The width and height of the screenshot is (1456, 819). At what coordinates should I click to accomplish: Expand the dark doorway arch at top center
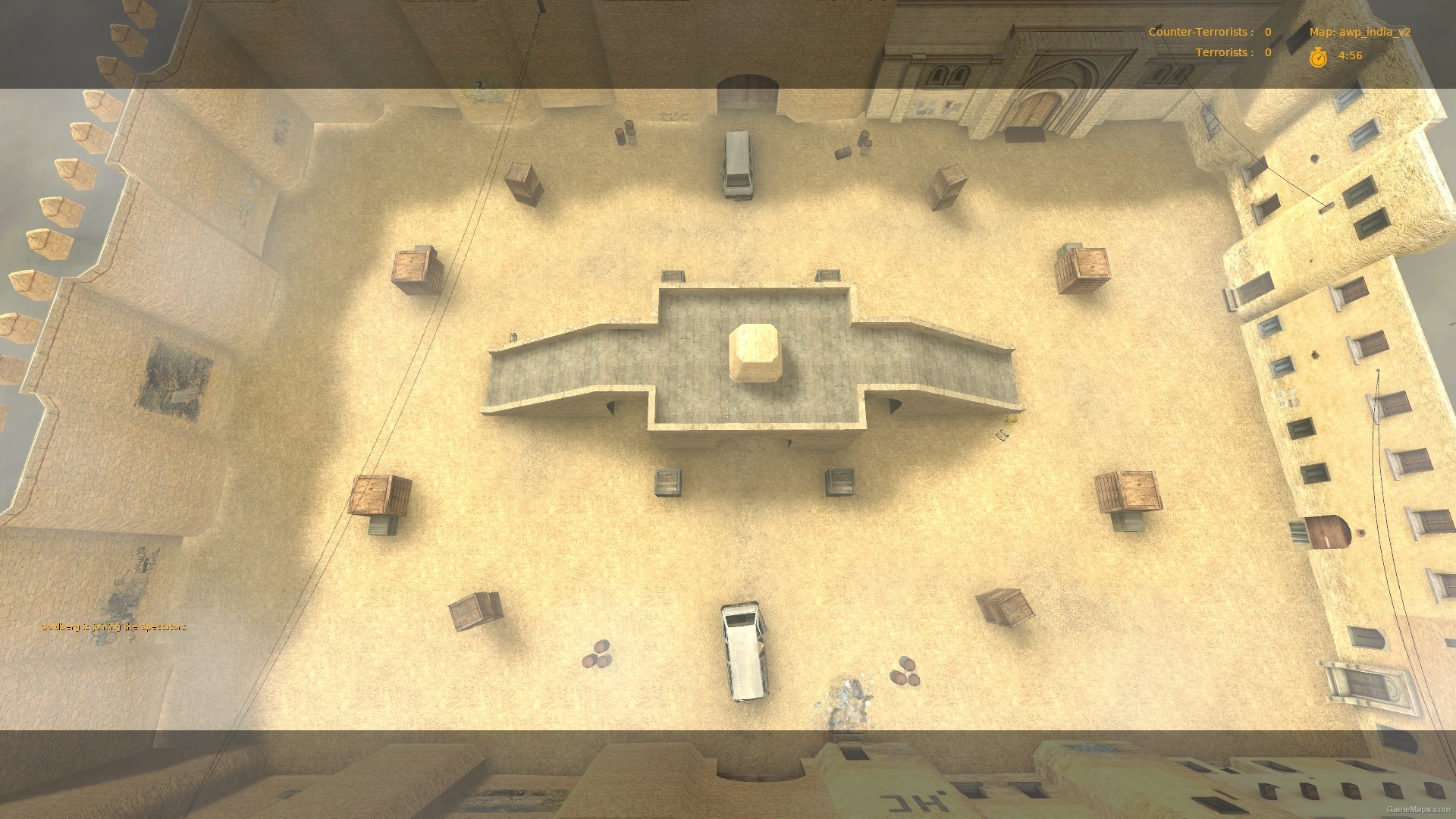(x=747, y=85)
